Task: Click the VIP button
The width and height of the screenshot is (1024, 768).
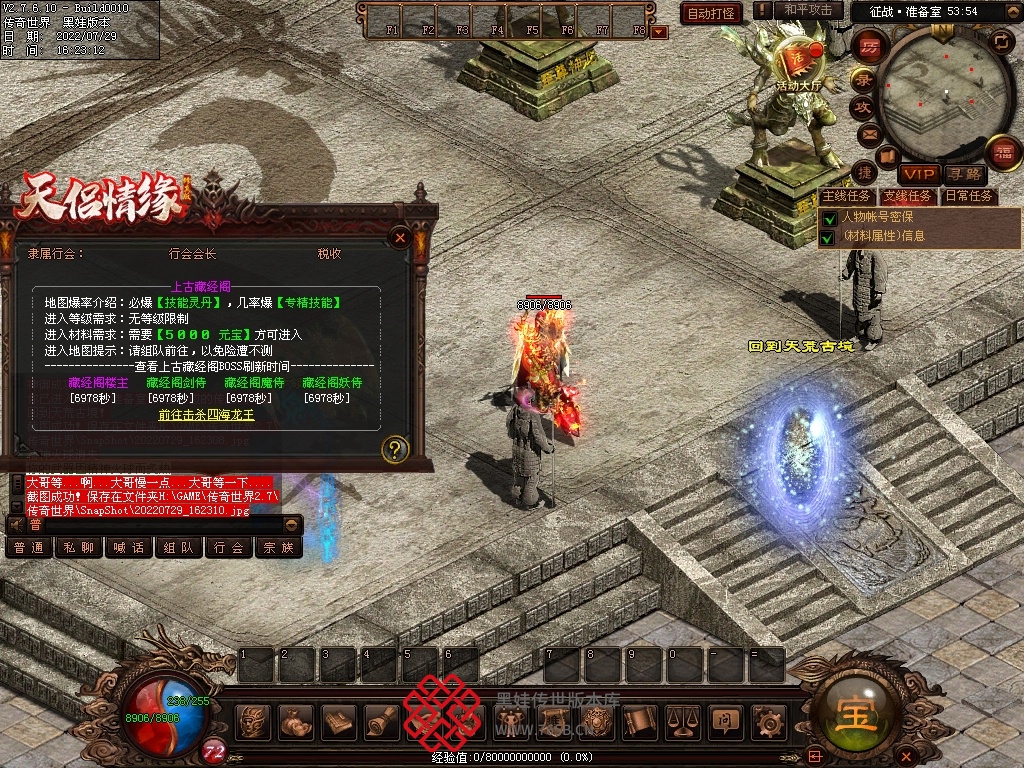Action: pyautogui.click(x=917, y=174)
